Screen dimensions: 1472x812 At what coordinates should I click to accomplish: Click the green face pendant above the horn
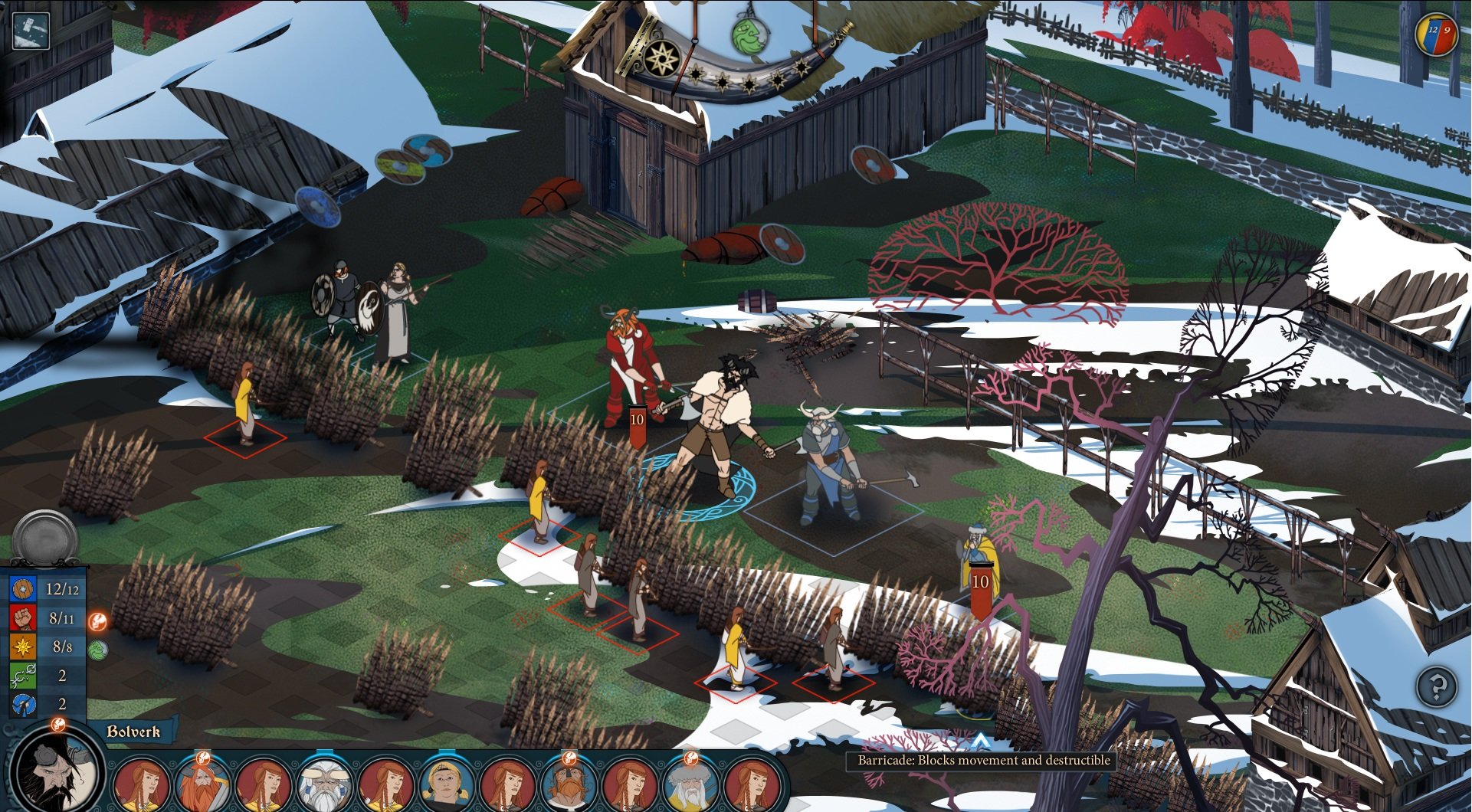pos(749,34)
